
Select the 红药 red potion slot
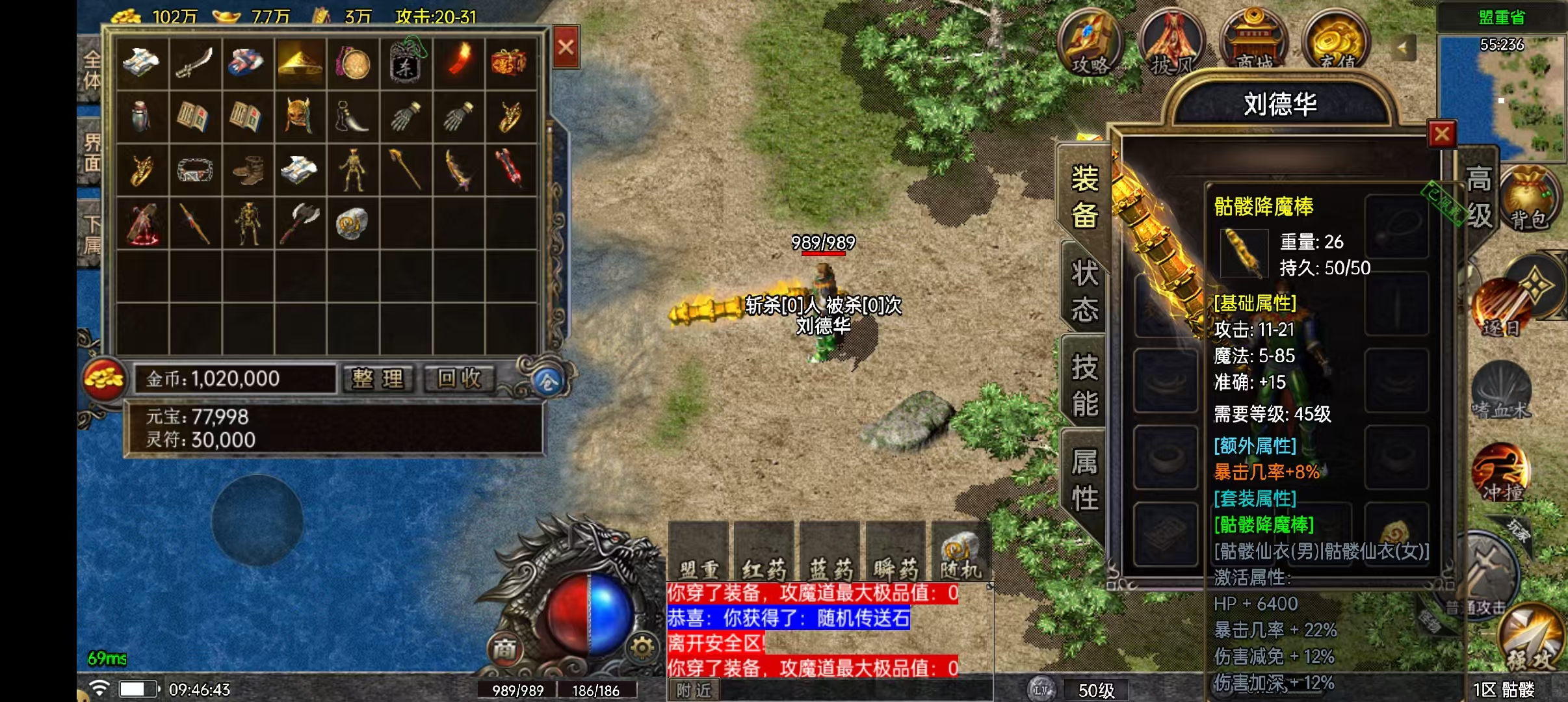tap(764, 554)
